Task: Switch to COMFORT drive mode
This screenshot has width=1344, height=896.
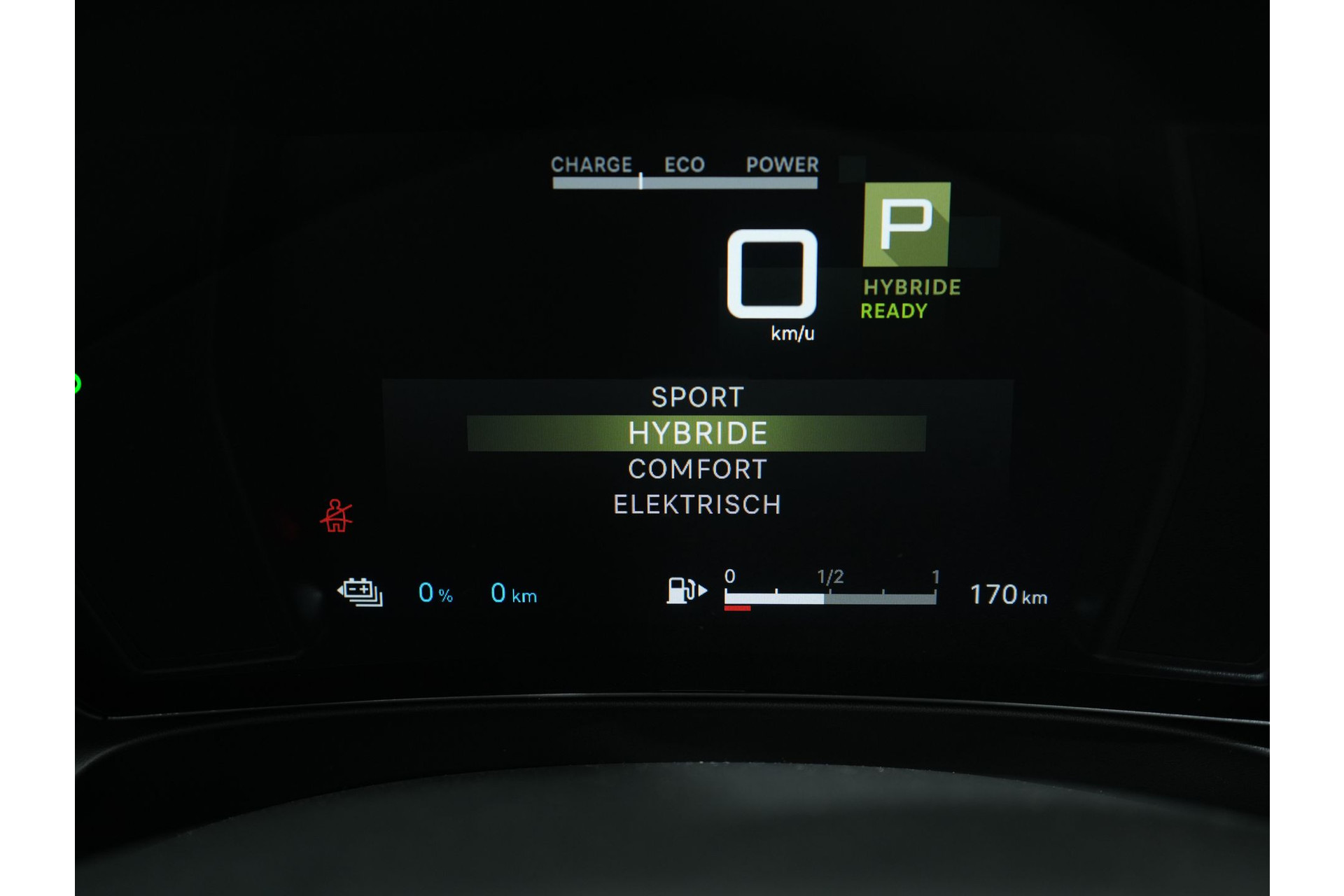Action: pyautogui.click(x=697, y=469)
